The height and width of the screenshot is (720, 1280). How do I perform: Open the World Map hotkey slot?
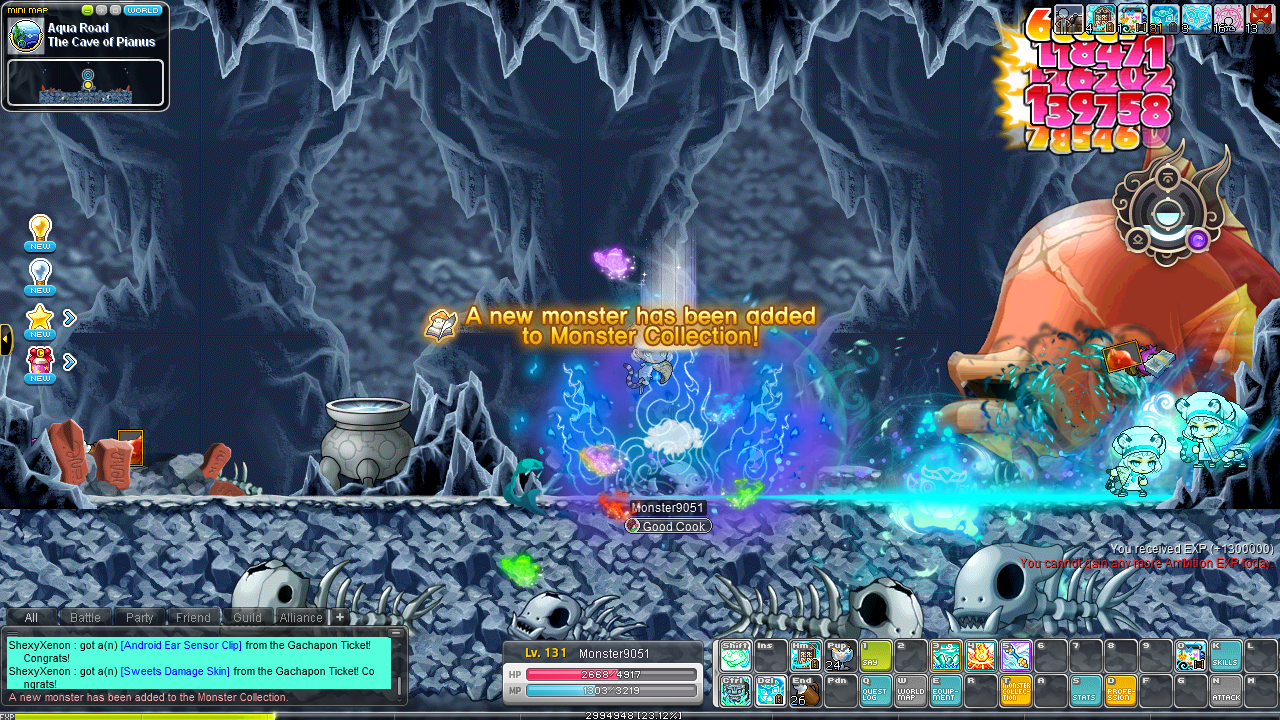[x=910, y=690]
